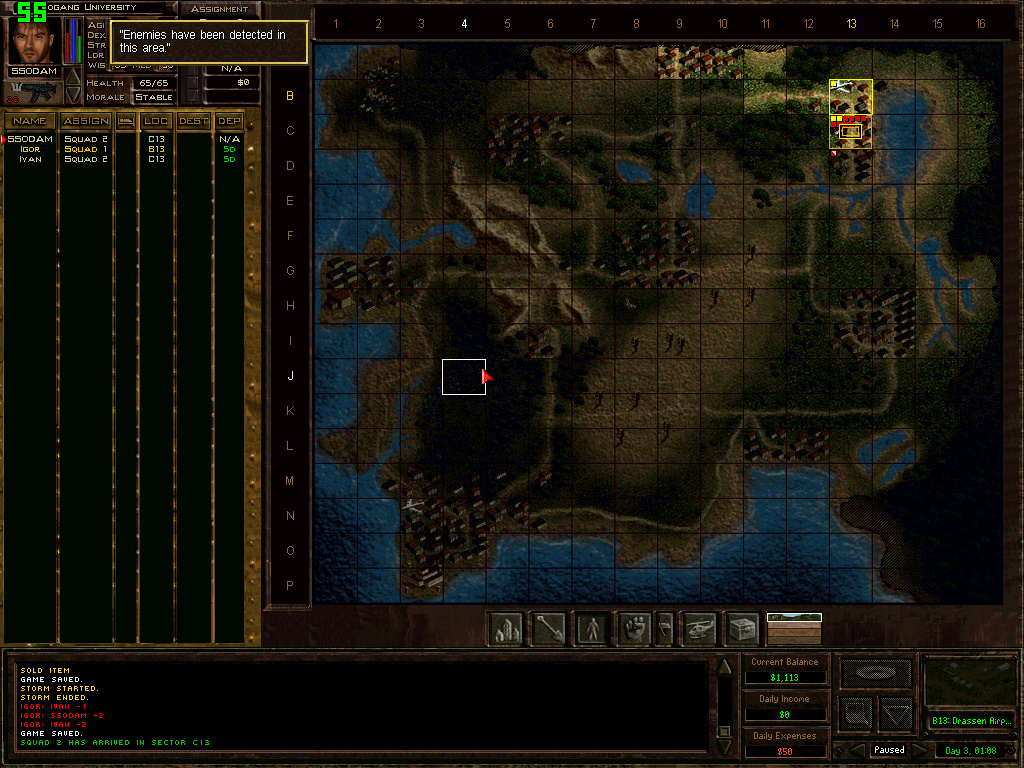Toggle the team figure map filter
Viewport: 1024px width, 768px height.
(x=593, y=629)
